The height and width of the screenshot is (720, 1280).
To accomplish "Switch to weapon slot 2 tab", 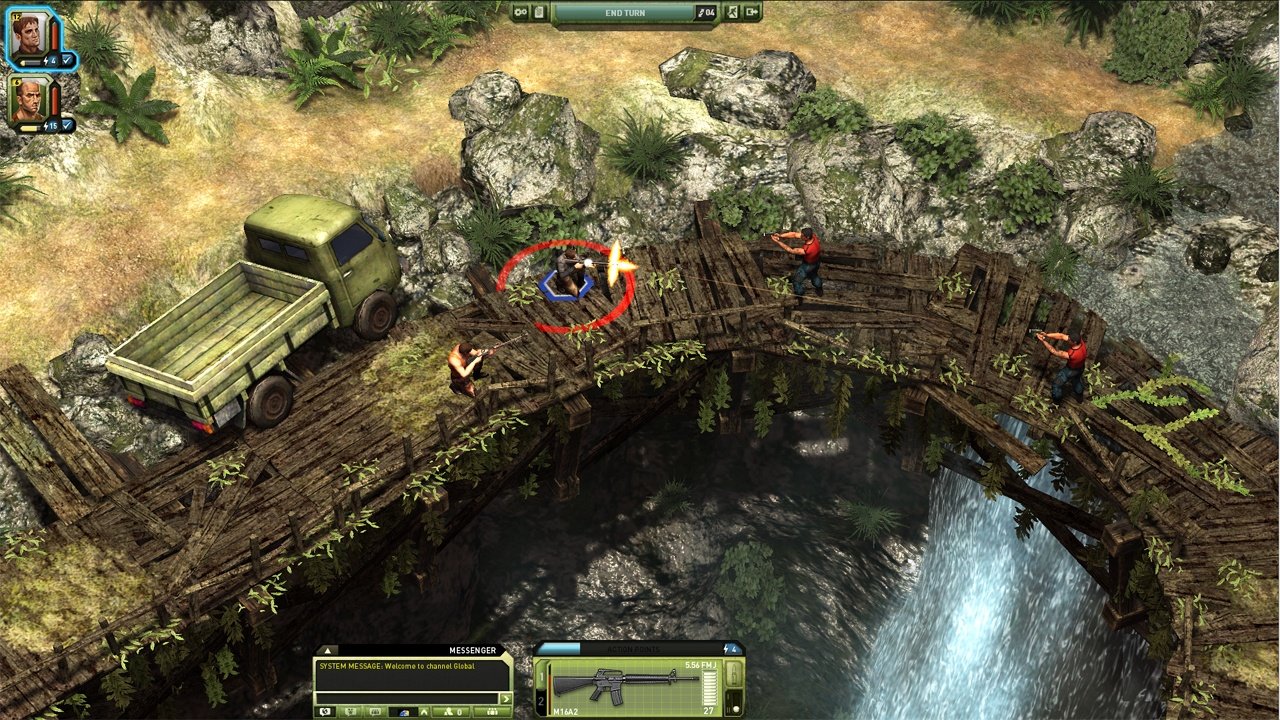I will (x=540, y=702).
